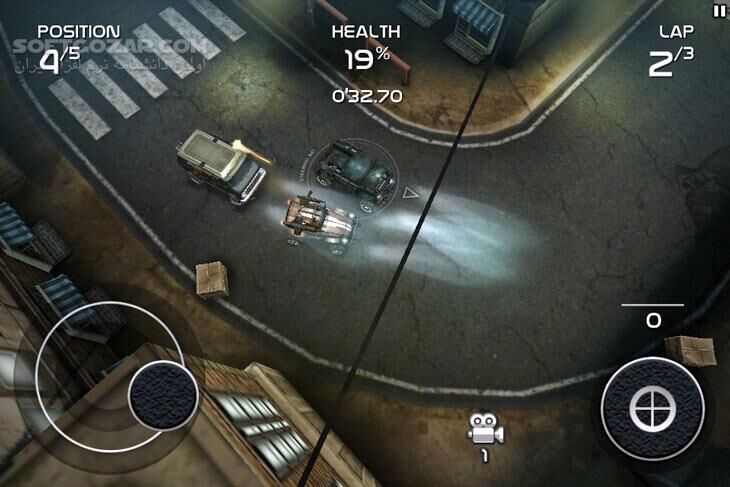Pause the race with the pause button
Screen dimensions: 730x487
[x=718, y=11]
